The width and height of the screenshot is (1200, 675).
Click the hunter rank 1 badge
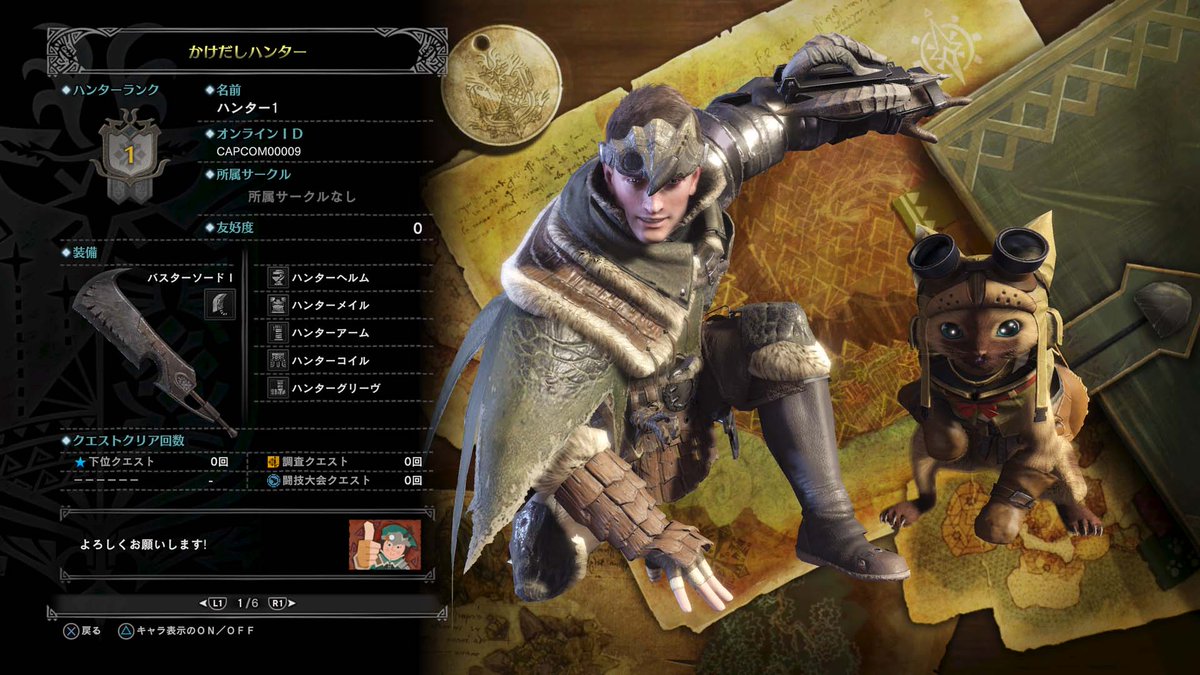pyautogui.click(x=128, y=156)
